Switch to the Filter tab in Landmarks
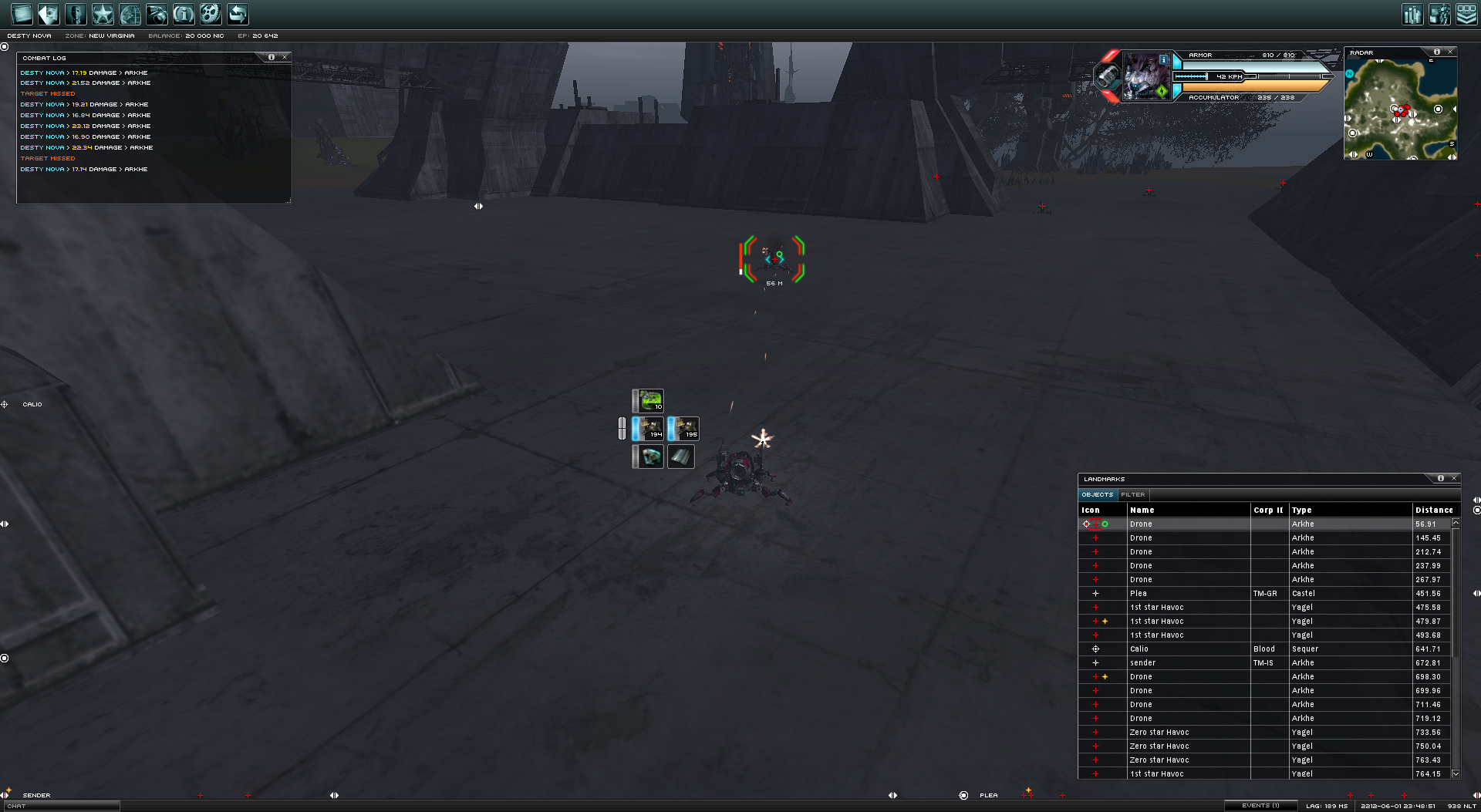The height and width of the screenshot is (812, 1481). 1132,494
